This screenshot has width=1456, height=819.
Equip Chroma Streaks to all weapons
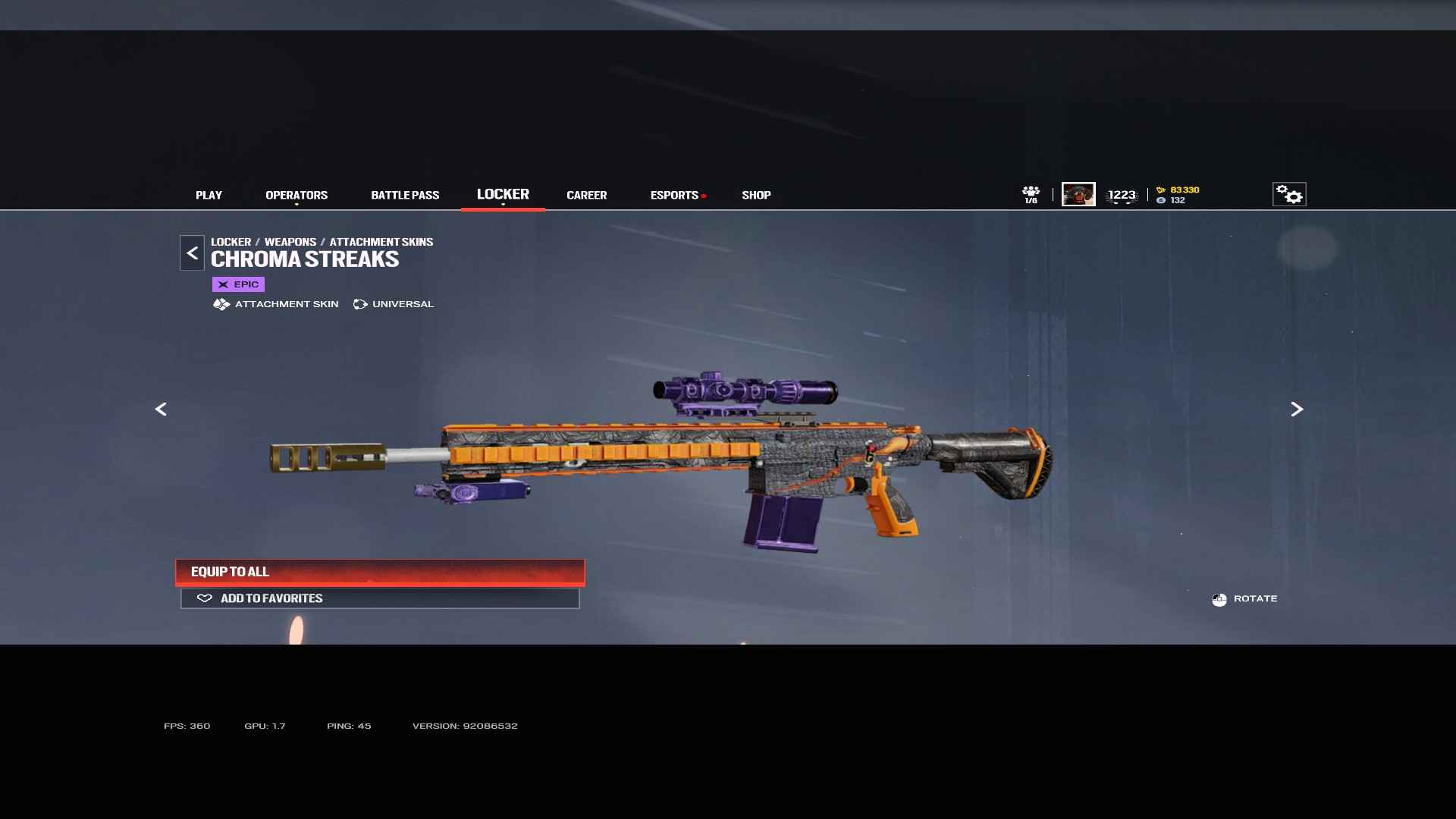380,572
